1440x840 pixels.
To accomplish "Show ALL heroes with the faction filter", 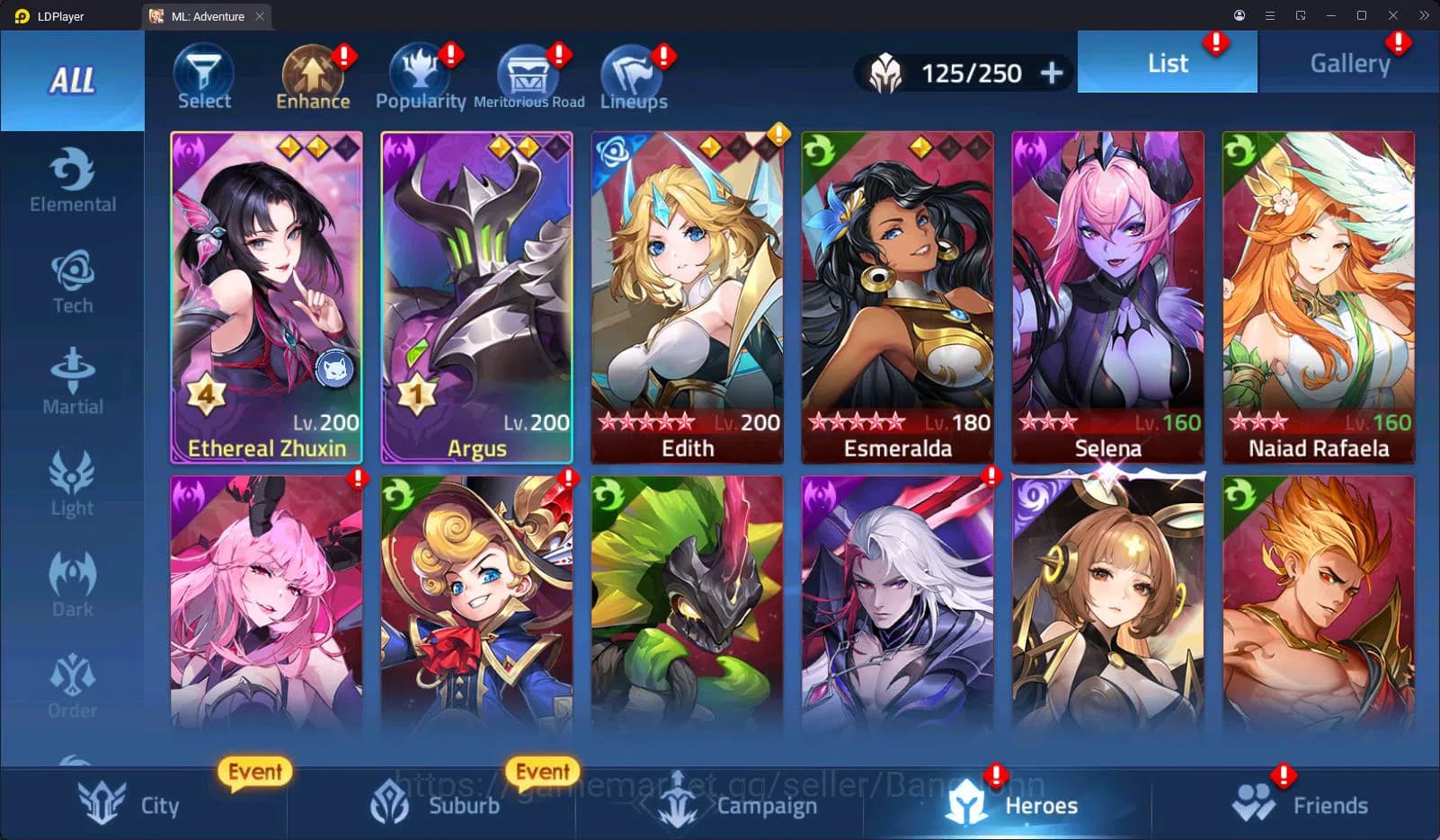I will point(72,81).
